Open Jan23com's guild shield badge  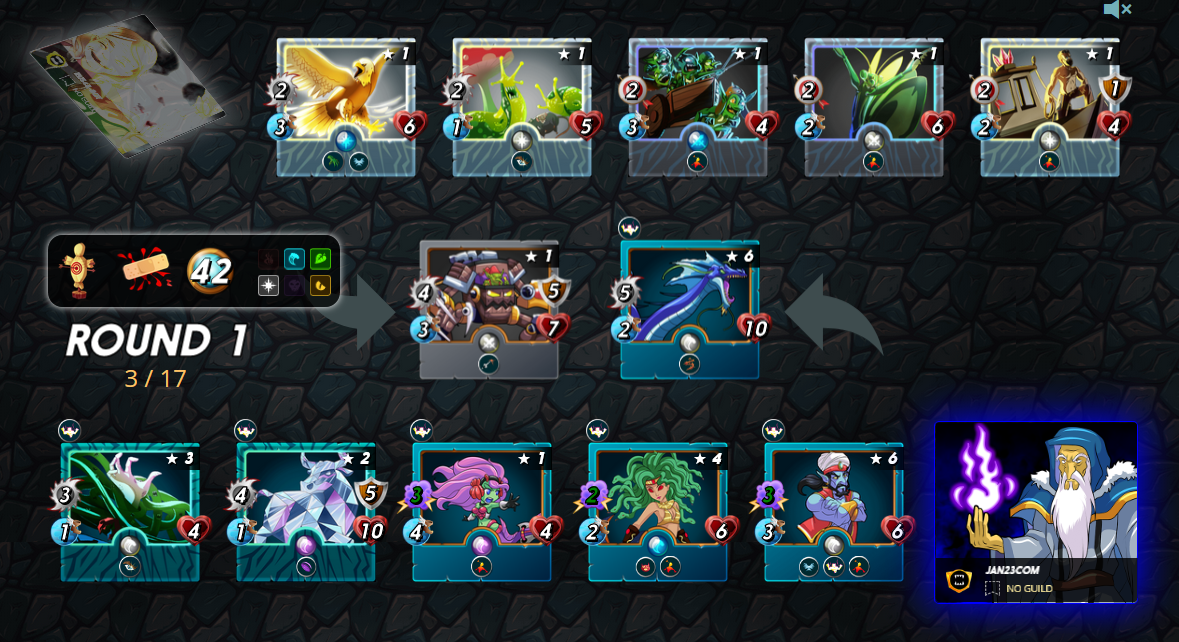(959, 580)
